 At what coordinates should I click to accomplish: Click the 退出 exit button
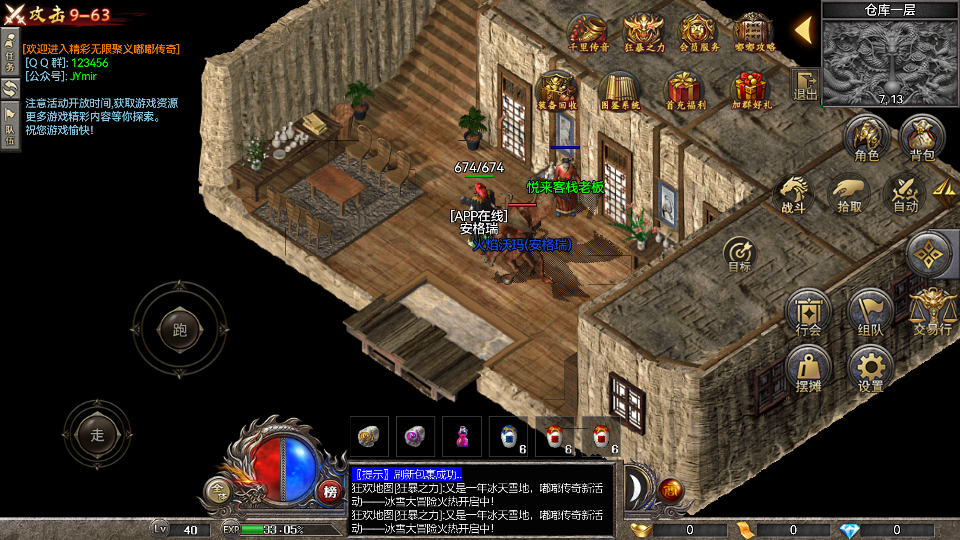805,85
